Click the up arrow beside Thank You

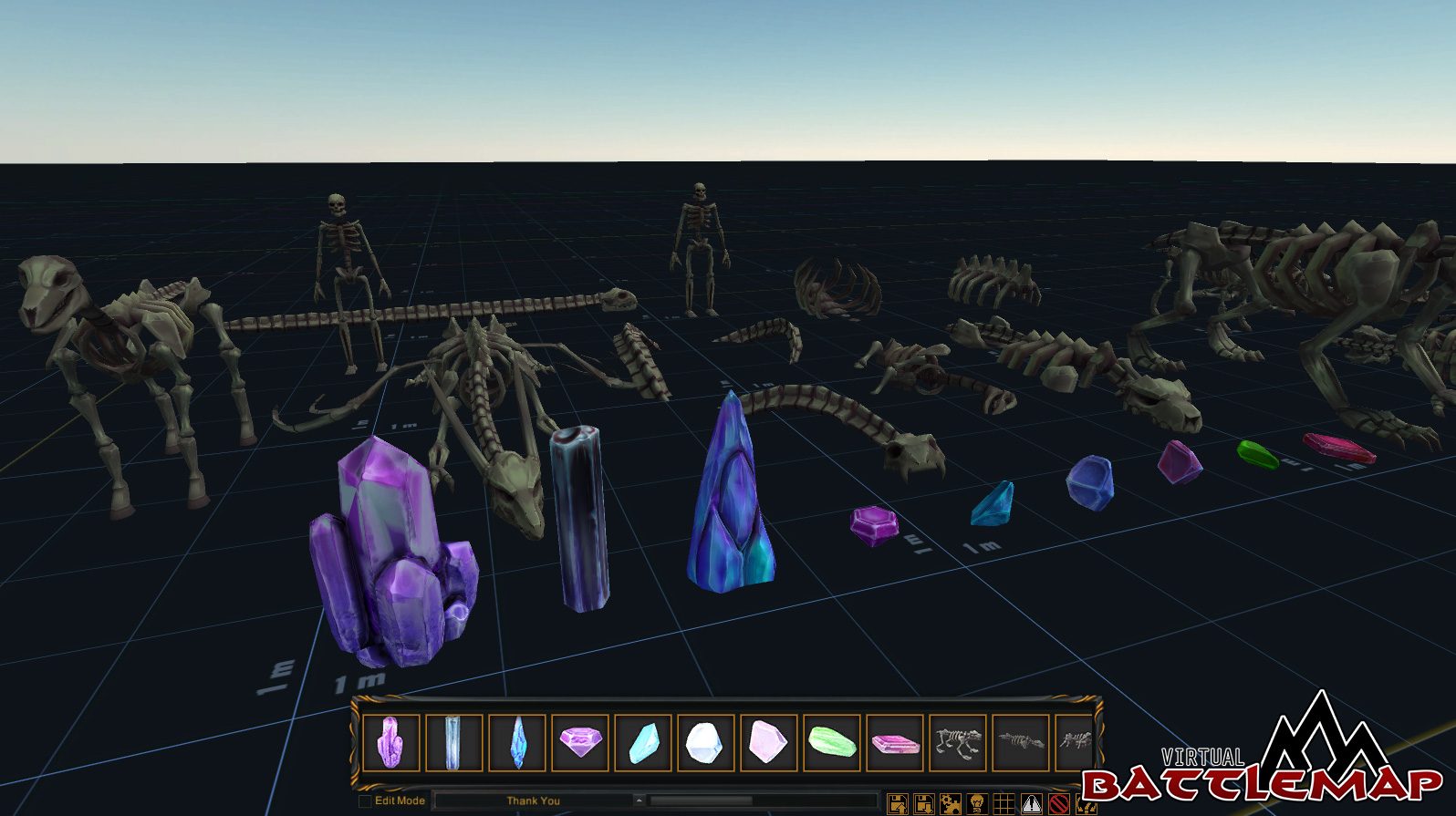pos(641,801)
